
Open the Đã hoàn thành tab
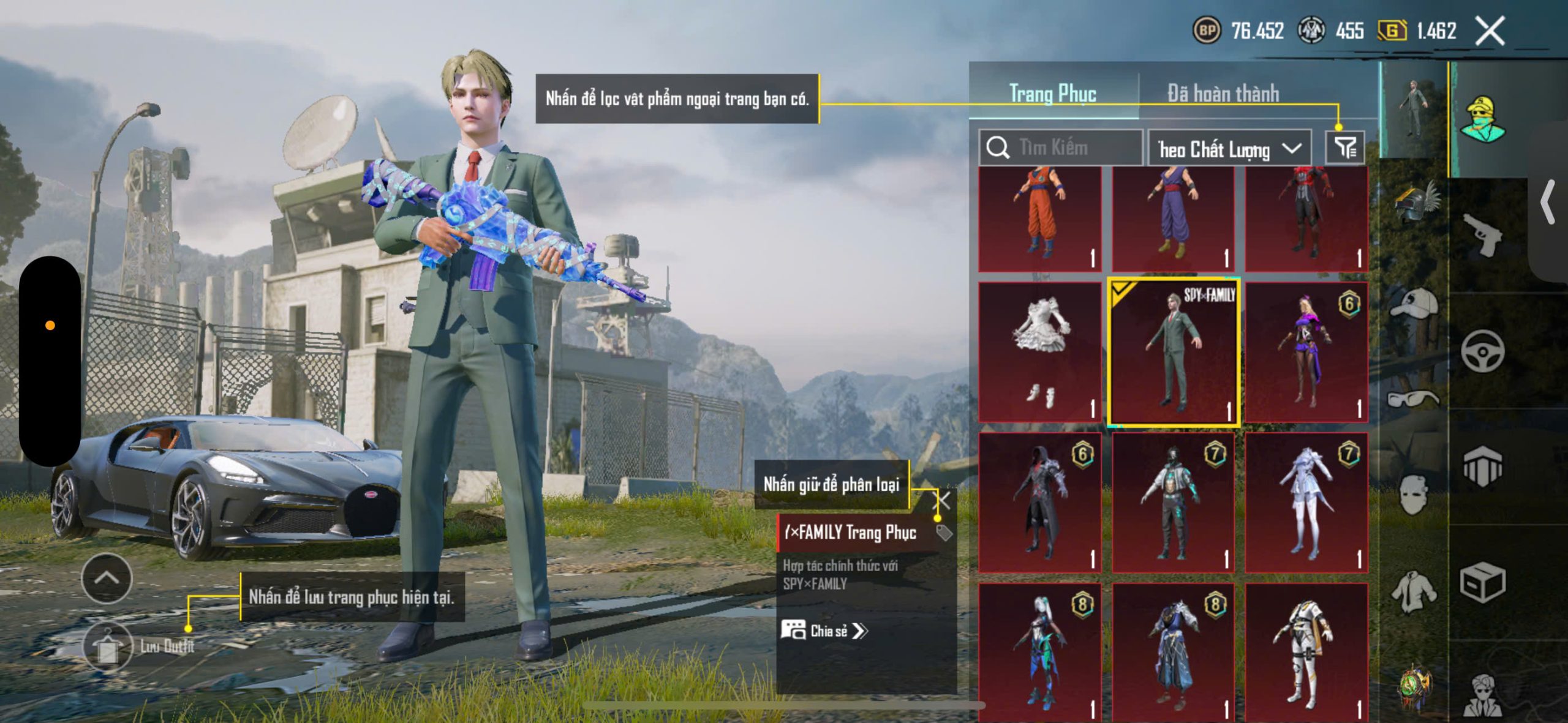tap(1223, 94)
